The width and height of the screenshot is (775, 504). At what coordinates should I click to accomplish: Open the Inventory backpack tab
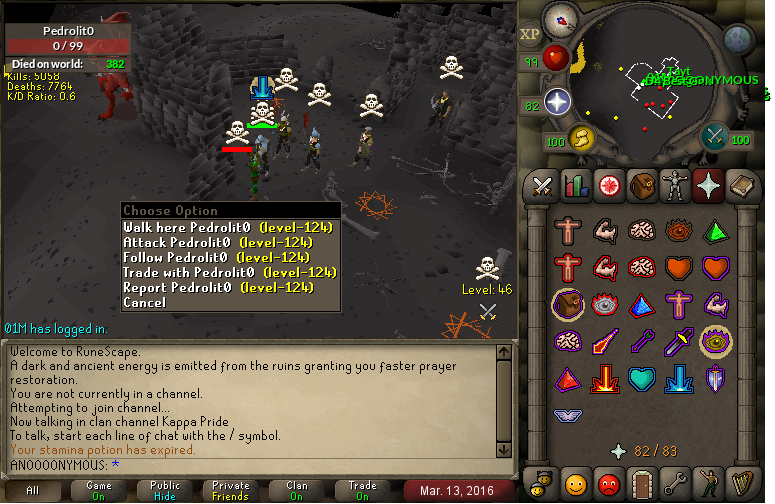point(642,185)
